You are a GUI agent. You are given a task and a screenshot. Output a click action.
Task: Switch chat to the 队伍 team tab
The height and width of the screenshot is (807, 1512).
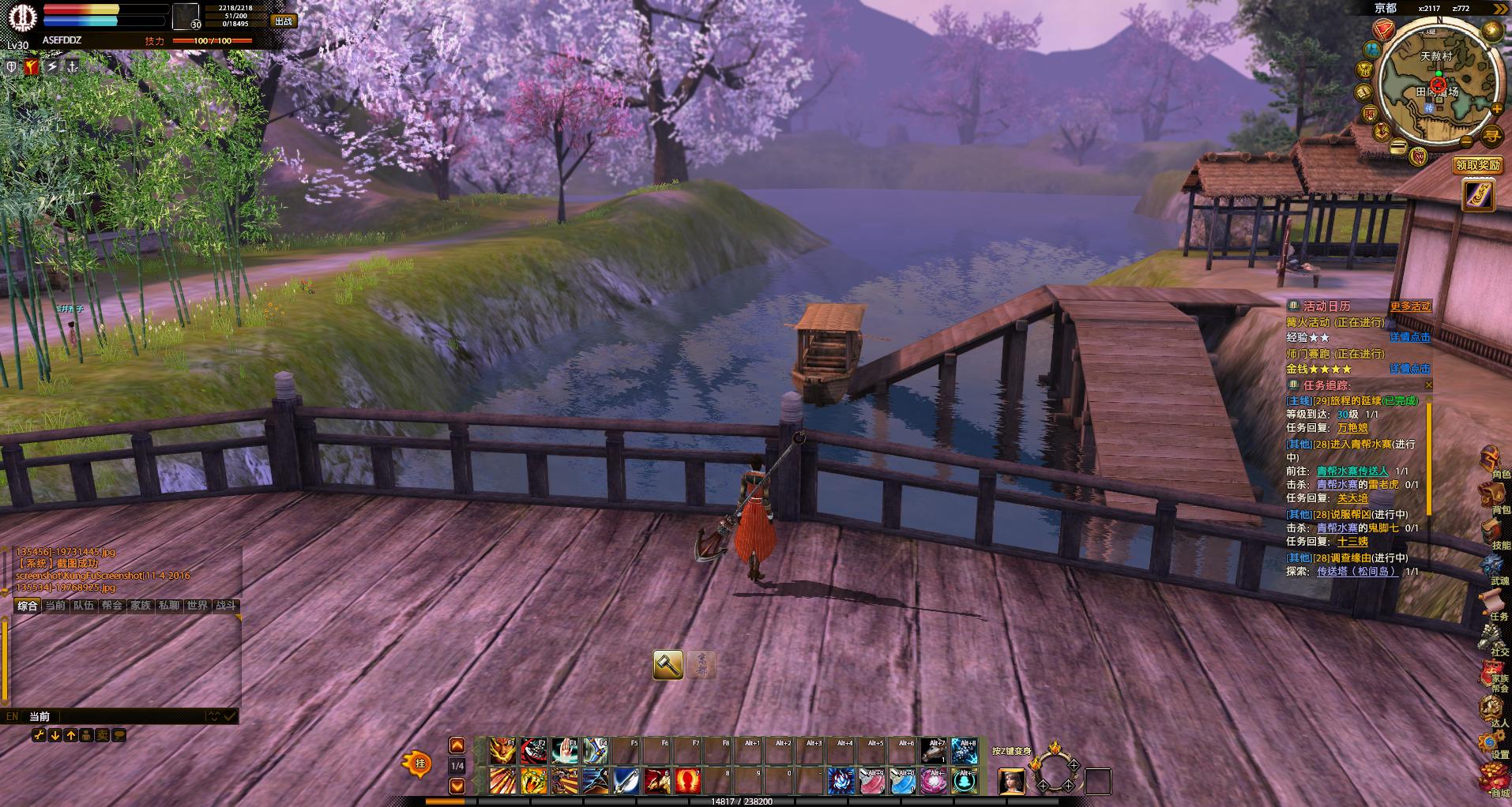coord(84,606)
